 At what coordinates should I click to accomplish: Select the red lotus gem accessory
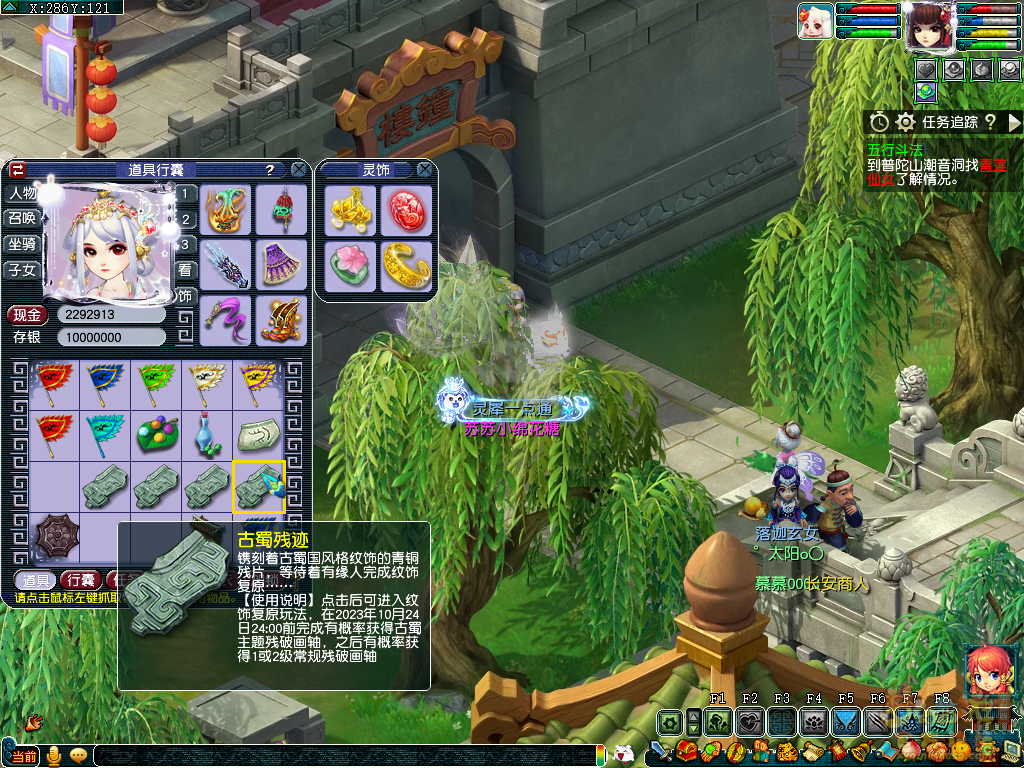click(x=405, y=210)
